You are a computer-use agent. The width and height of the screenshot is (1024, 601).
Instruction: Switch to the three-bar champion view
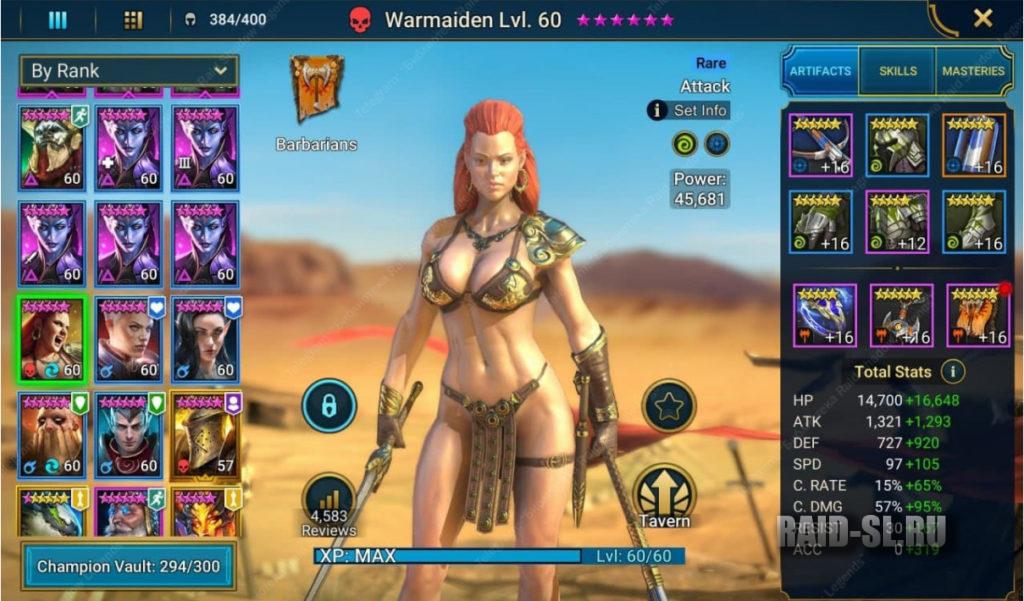coord(58,19)
